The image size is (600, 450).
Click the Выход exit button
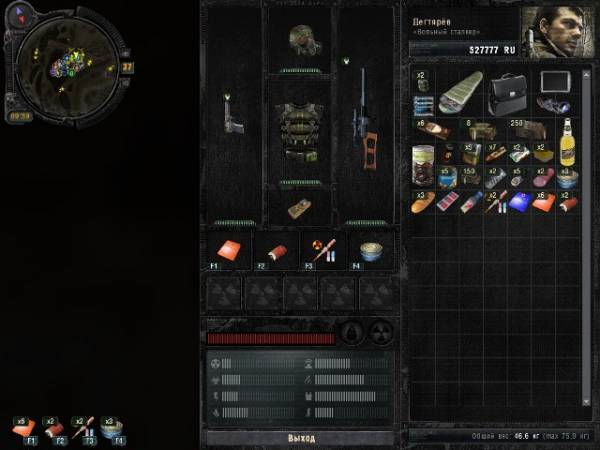click(300, 438)
